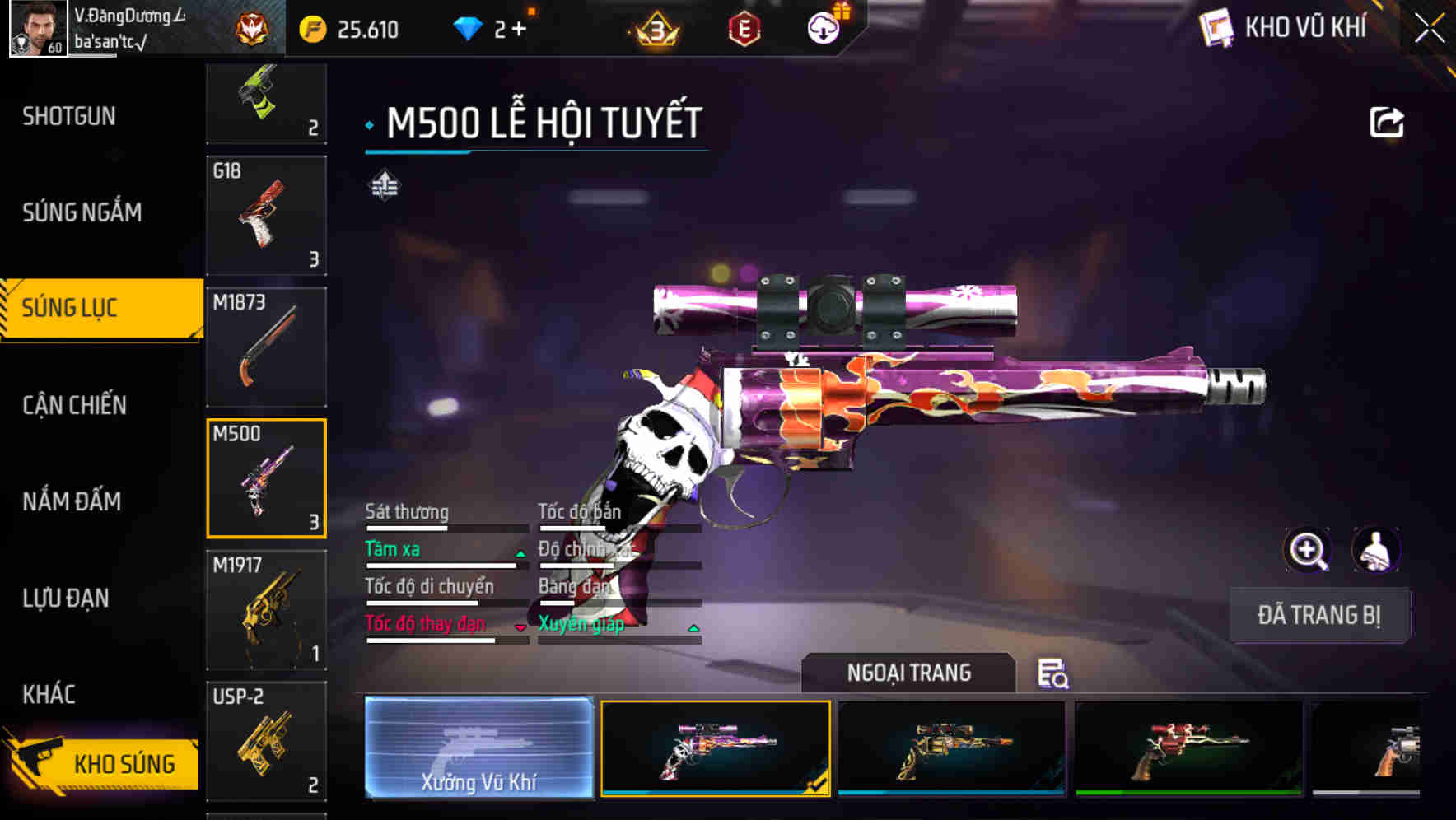Open the cloud download gift icon
This screenshot has width=1456, height=820.
click(x=824, y=27)
